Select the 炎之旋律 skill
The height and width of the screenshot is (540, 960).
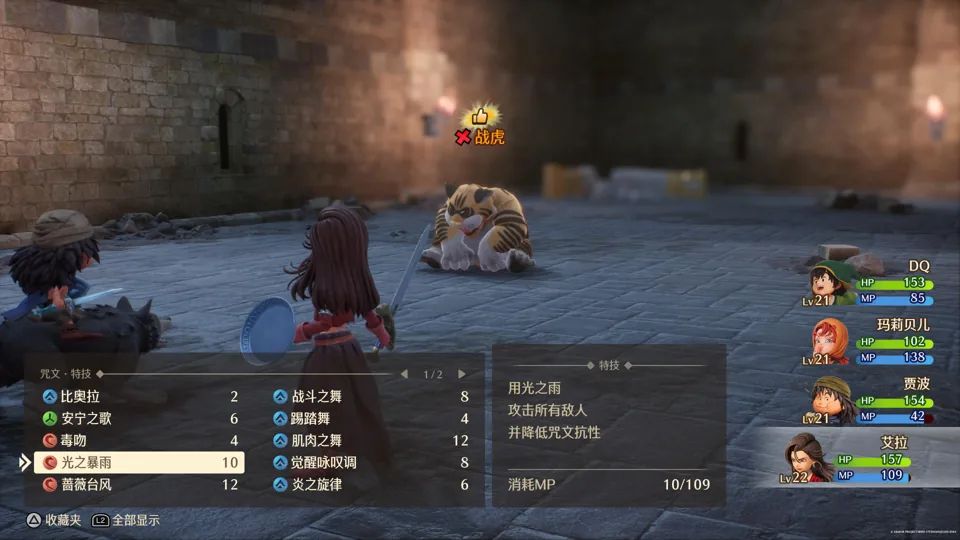370,484
